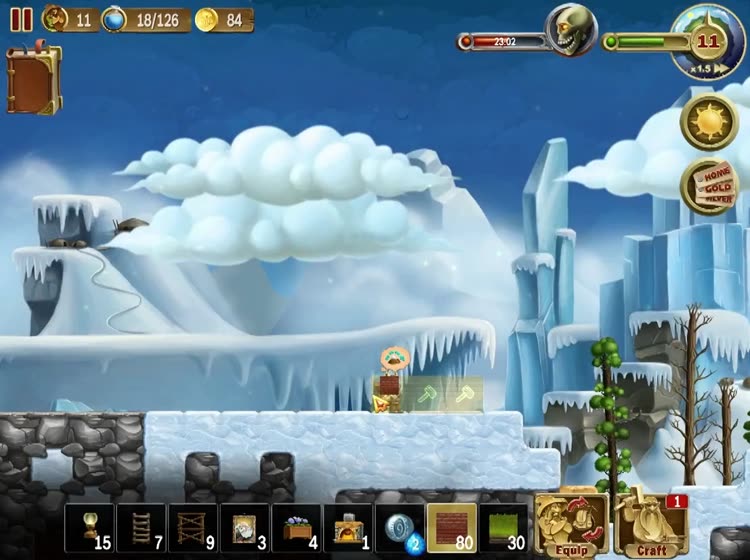Open the Equip menu
The image size is (750, 560).
coord(571,525)
